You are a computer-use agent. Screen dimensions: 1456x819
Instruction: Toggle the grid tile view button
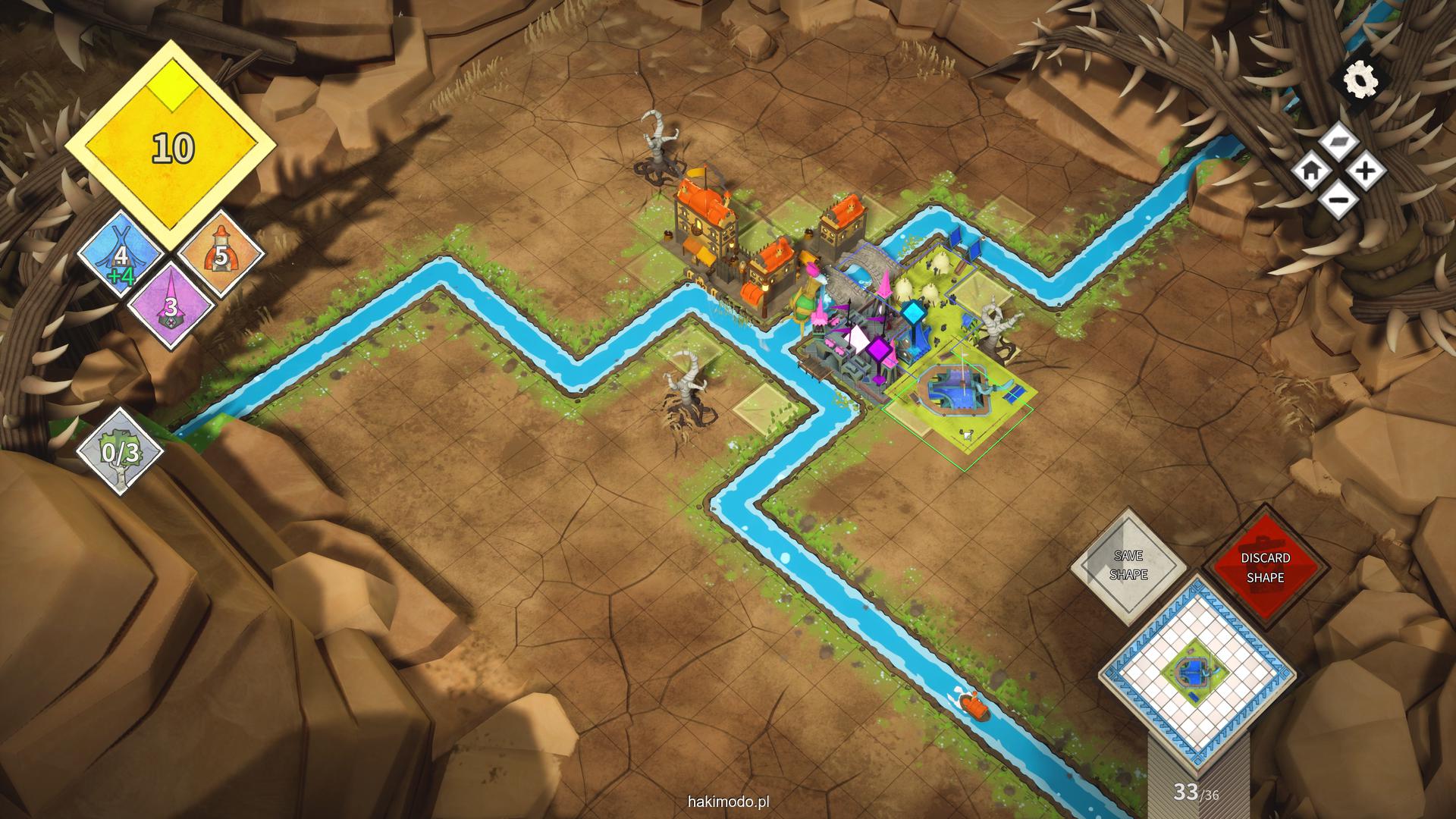pos(1338,141)
